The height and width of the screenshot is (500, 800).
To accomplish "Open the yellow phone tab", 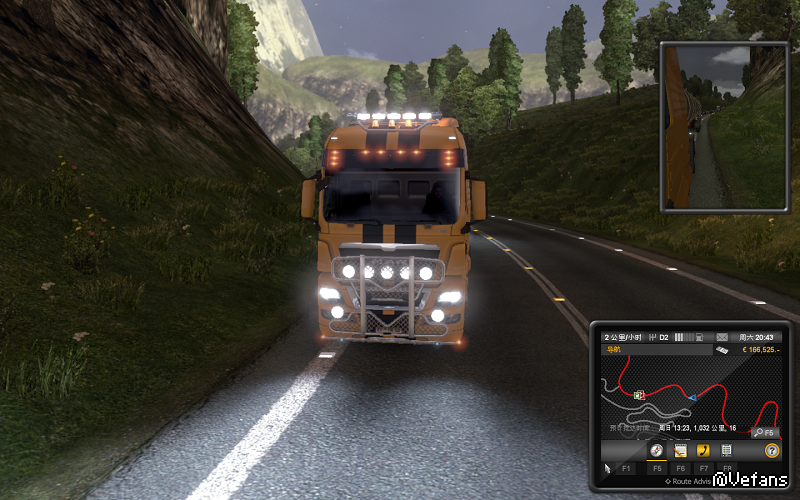I will point(703,451).
